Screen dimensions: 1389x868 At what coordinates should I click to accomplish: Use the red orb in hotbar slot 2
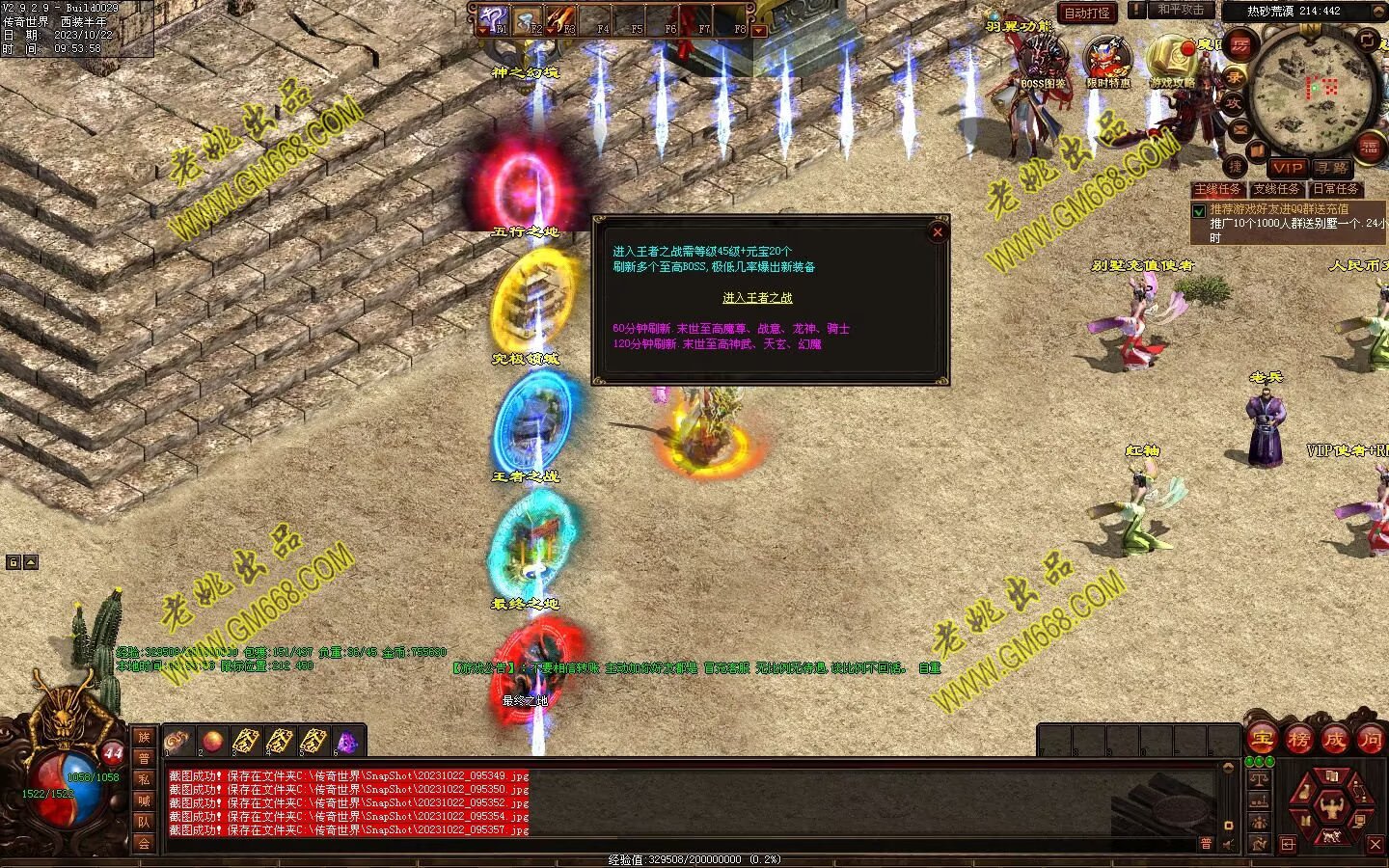tap(212, 741)
